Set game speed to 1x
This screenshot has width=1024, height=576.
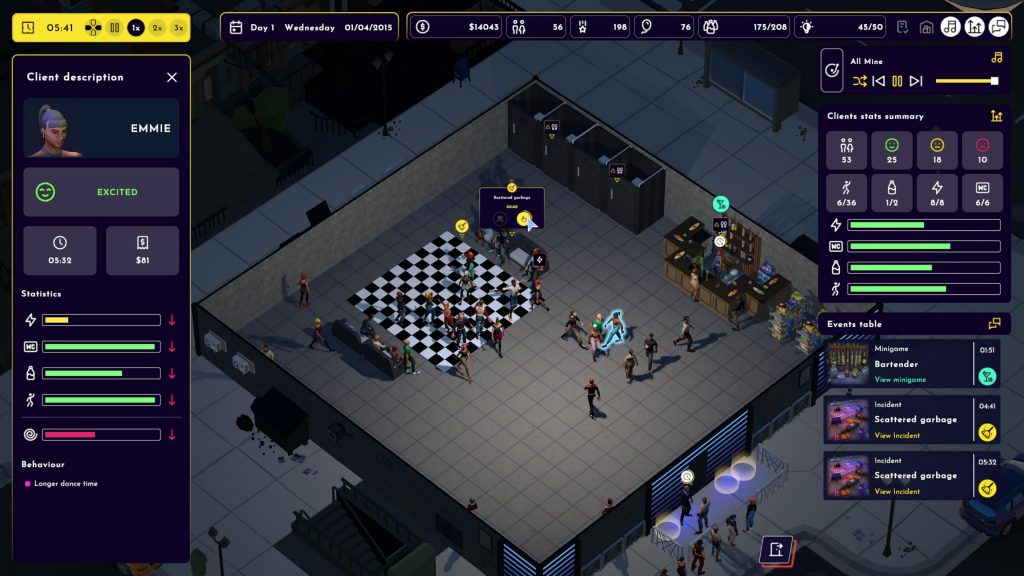[136, 28]
